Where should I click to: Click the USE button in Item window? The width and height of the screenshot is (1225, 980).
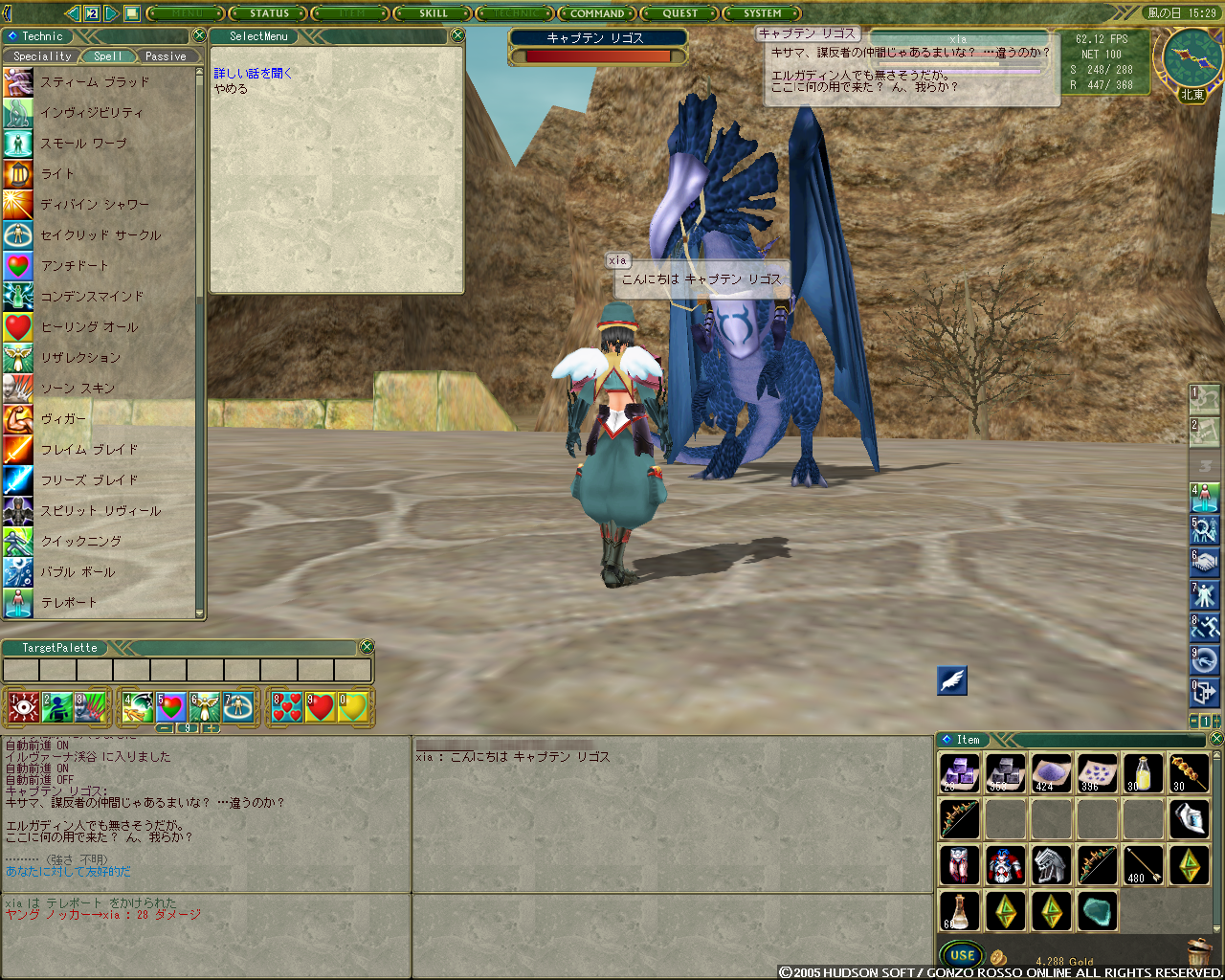pos(962,955)
